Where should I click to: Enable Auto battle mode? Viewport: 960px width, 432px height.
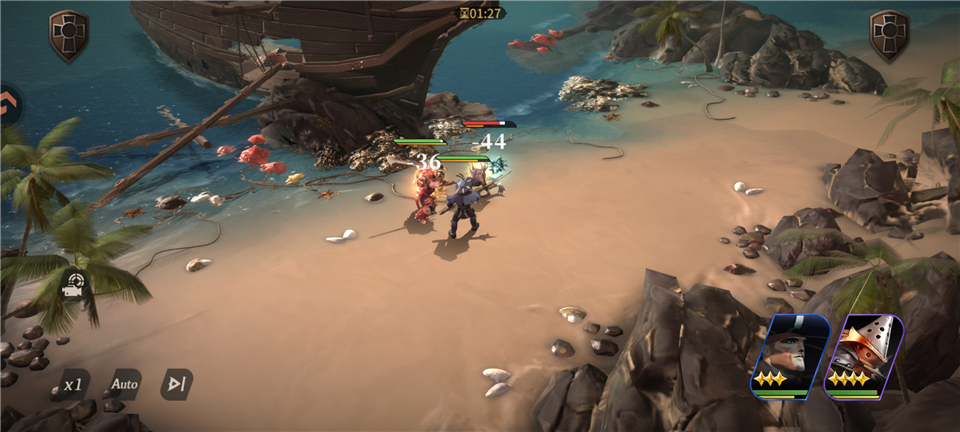coord(125,384)
